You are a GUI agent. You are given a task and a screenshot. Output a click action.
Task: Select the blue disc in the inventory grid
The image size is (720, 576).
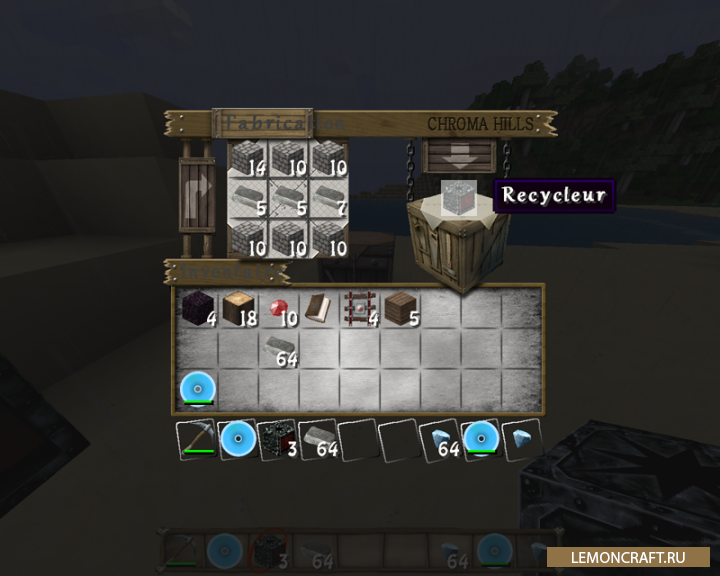tap(198, 389)
